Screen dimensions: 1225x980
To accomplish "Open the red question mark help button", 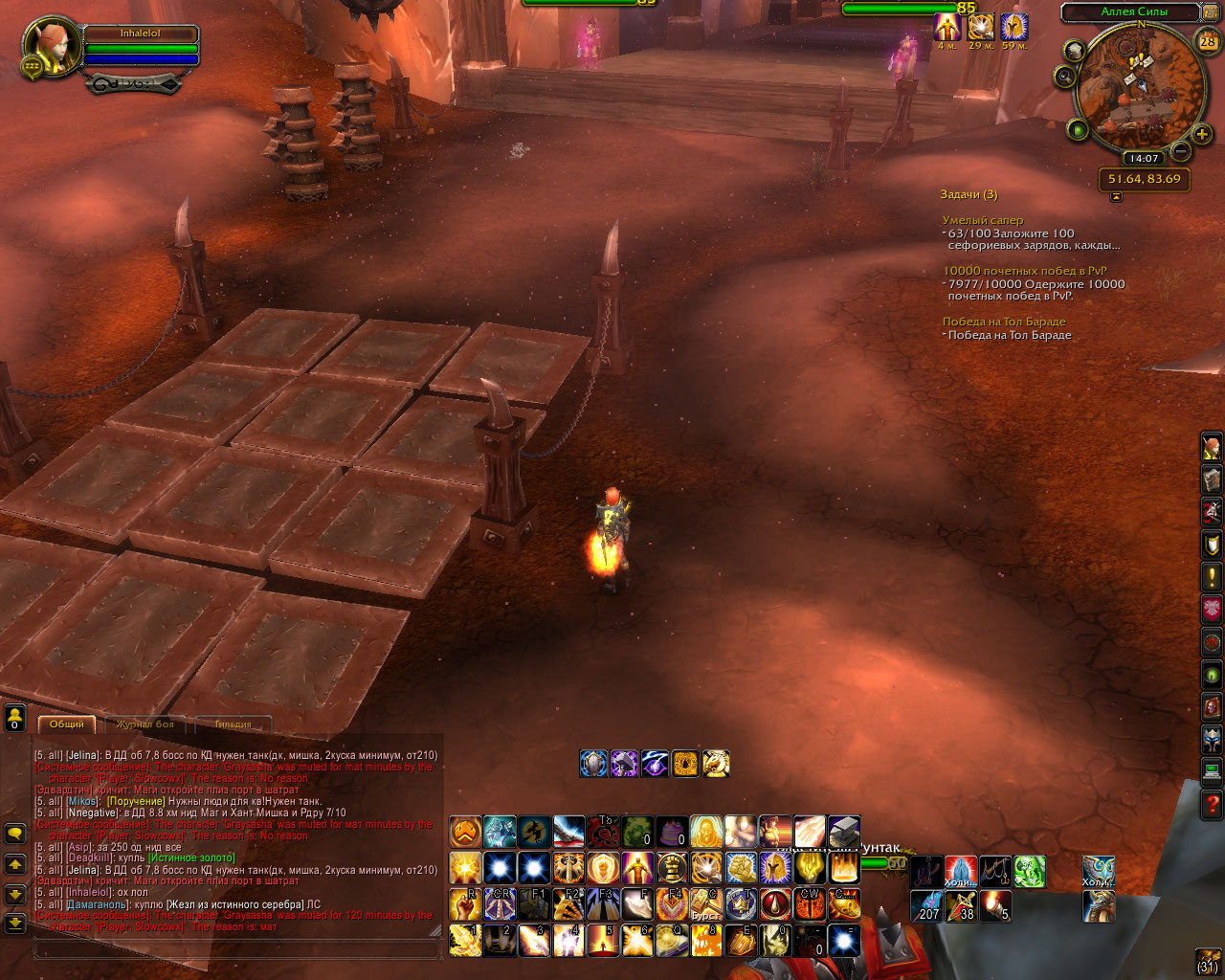I will point(1212,806).
